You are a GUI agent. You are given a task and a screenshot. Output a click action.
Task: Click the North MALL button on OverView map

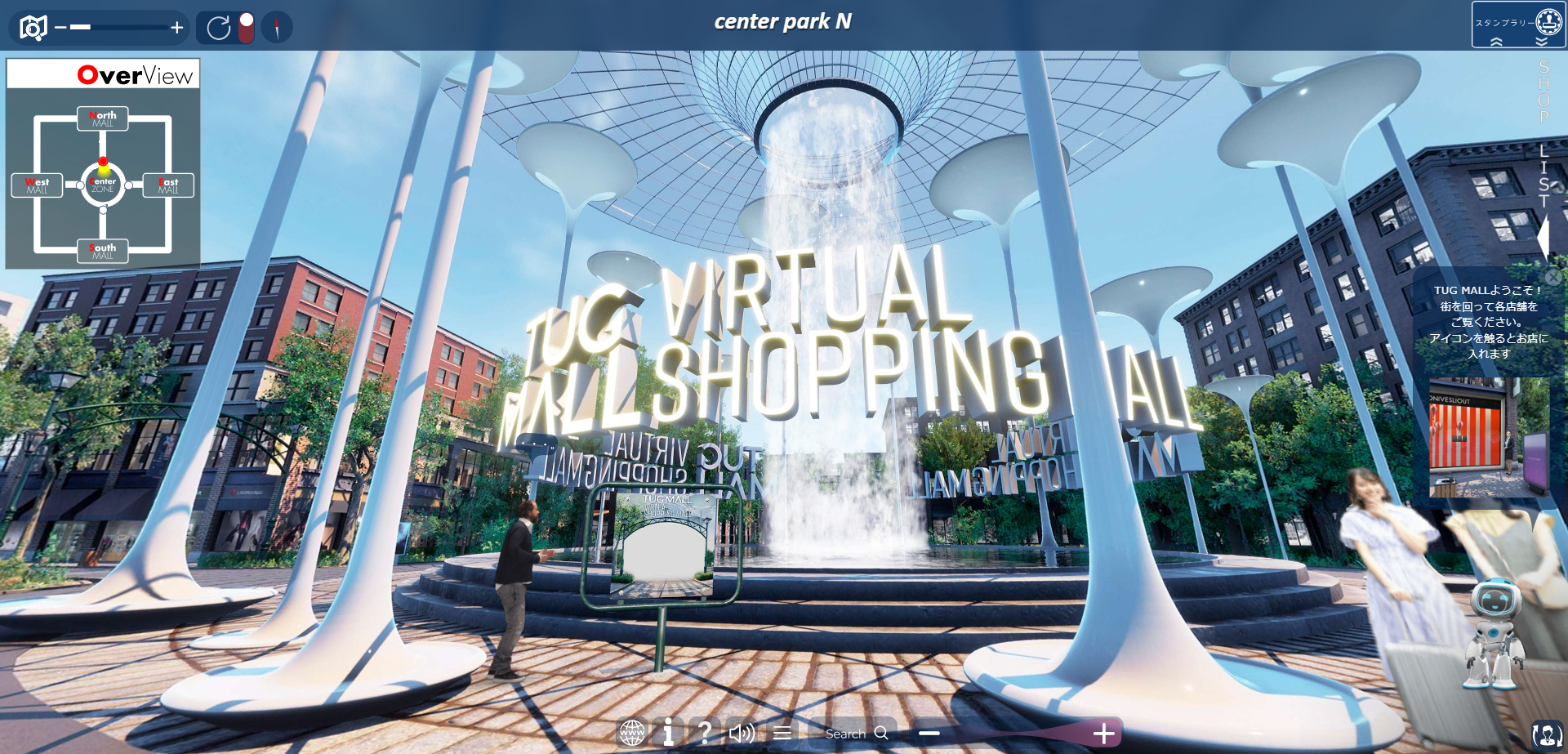tap(103, 118)
